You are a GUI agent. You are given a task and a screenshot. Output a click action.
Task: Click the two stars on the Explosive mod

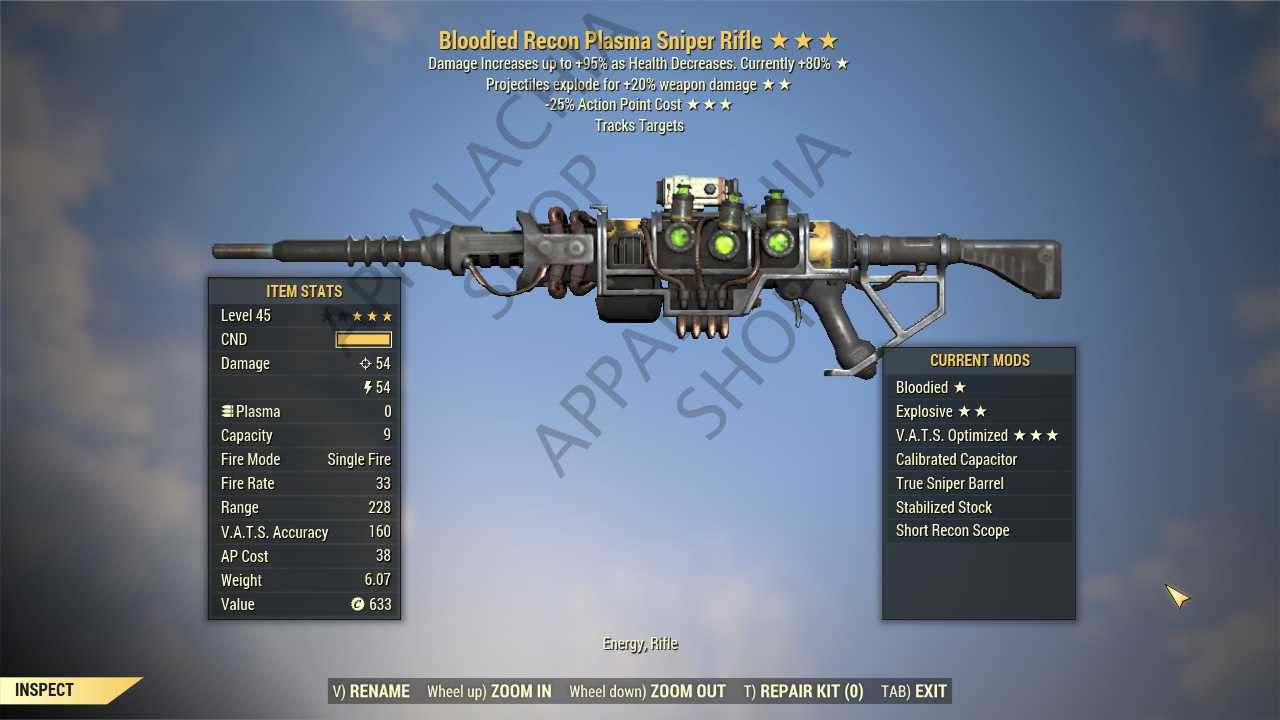pyautogui.click(x=974, y=411)
